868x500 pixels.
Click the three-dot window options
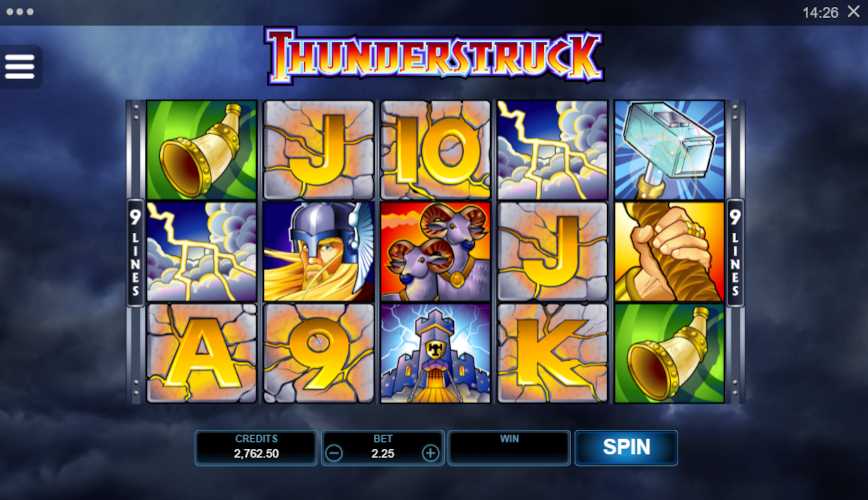tap(19, 12)
